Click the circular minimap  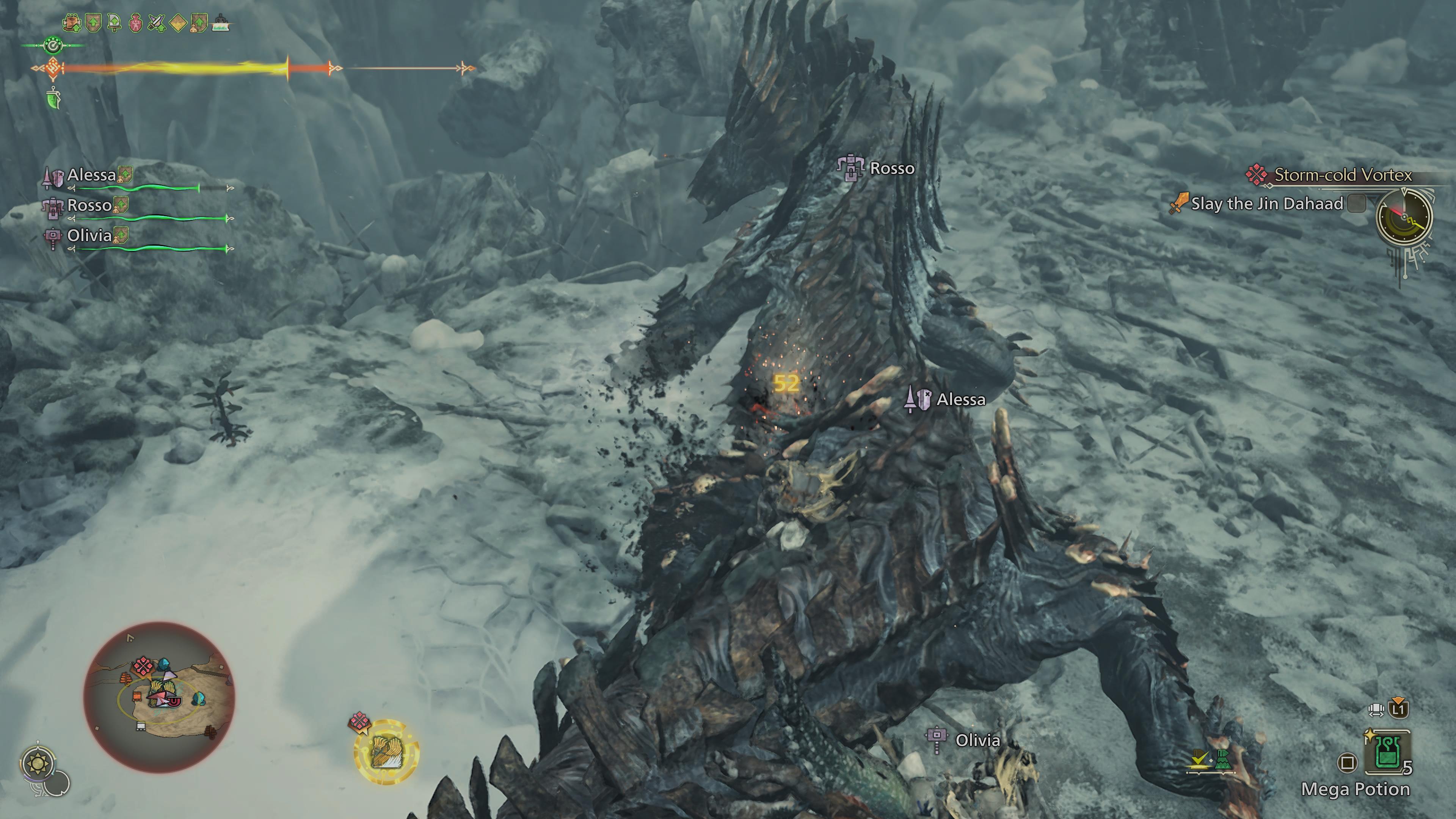click(x=159, y=698)
